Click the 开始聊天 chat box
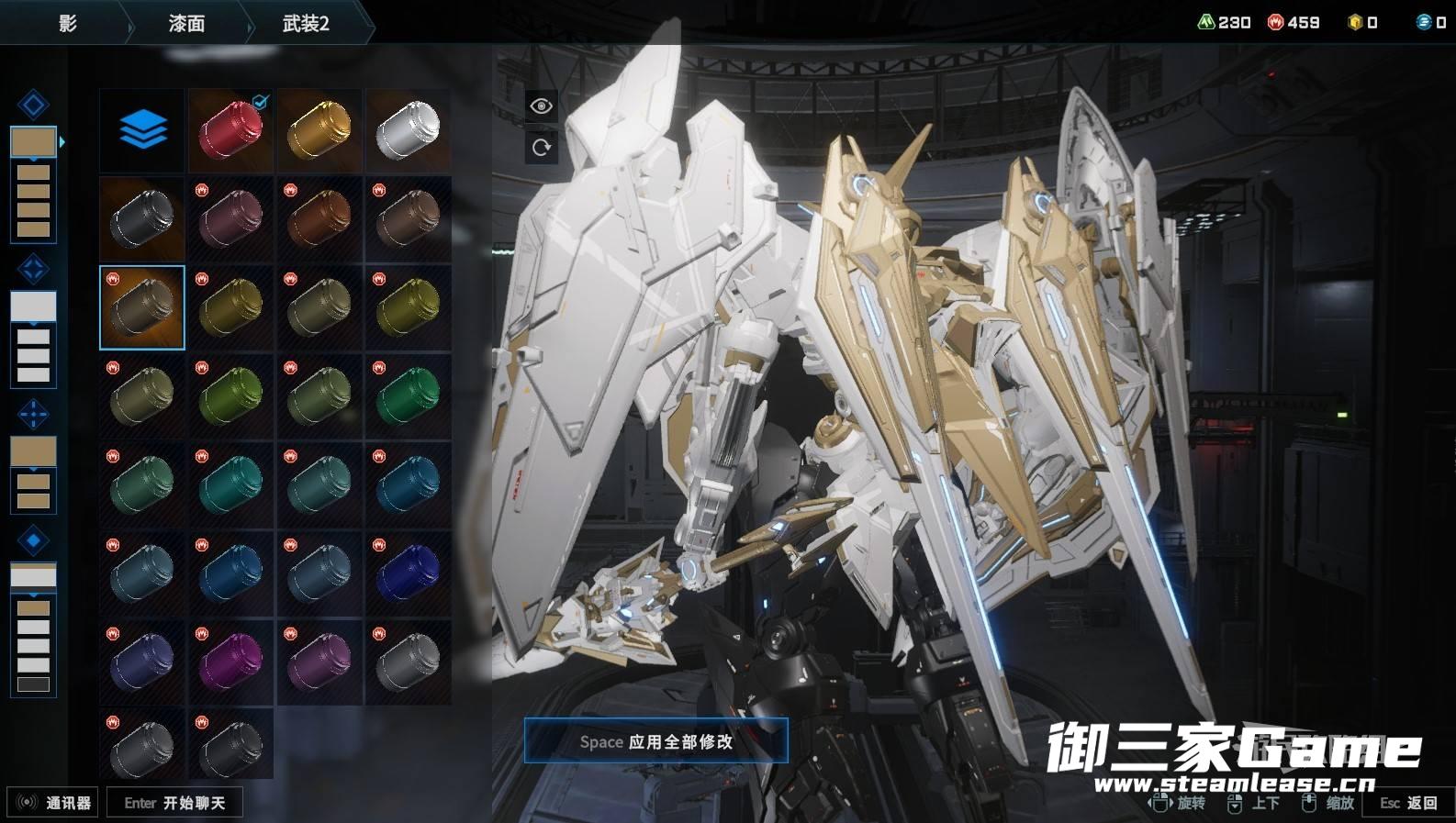Screen dimensions: 1456x823 [x=174, y=803]
